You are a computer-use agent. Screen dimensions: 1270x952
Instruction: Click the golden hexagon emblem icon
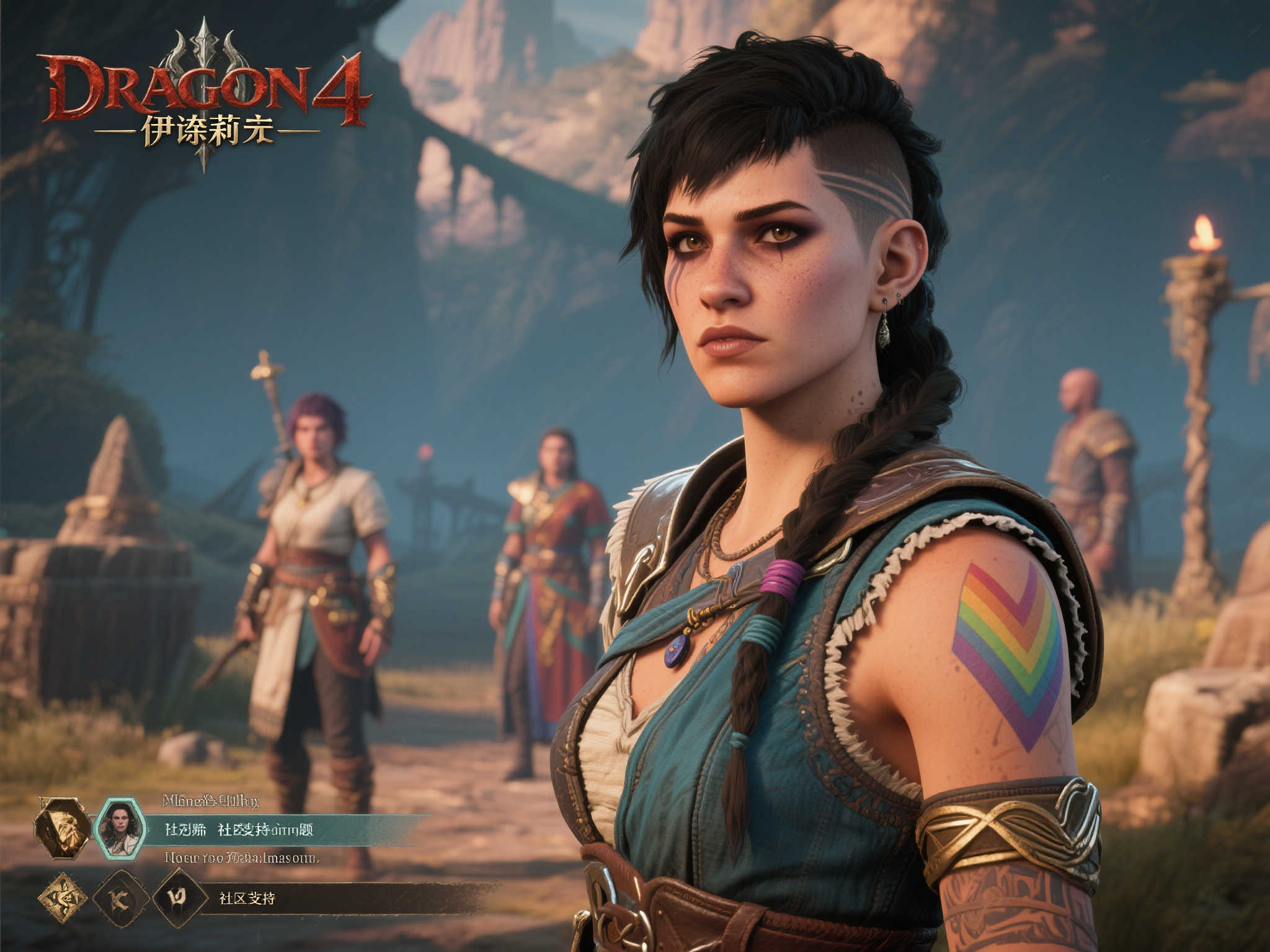[x=62, y=827]
